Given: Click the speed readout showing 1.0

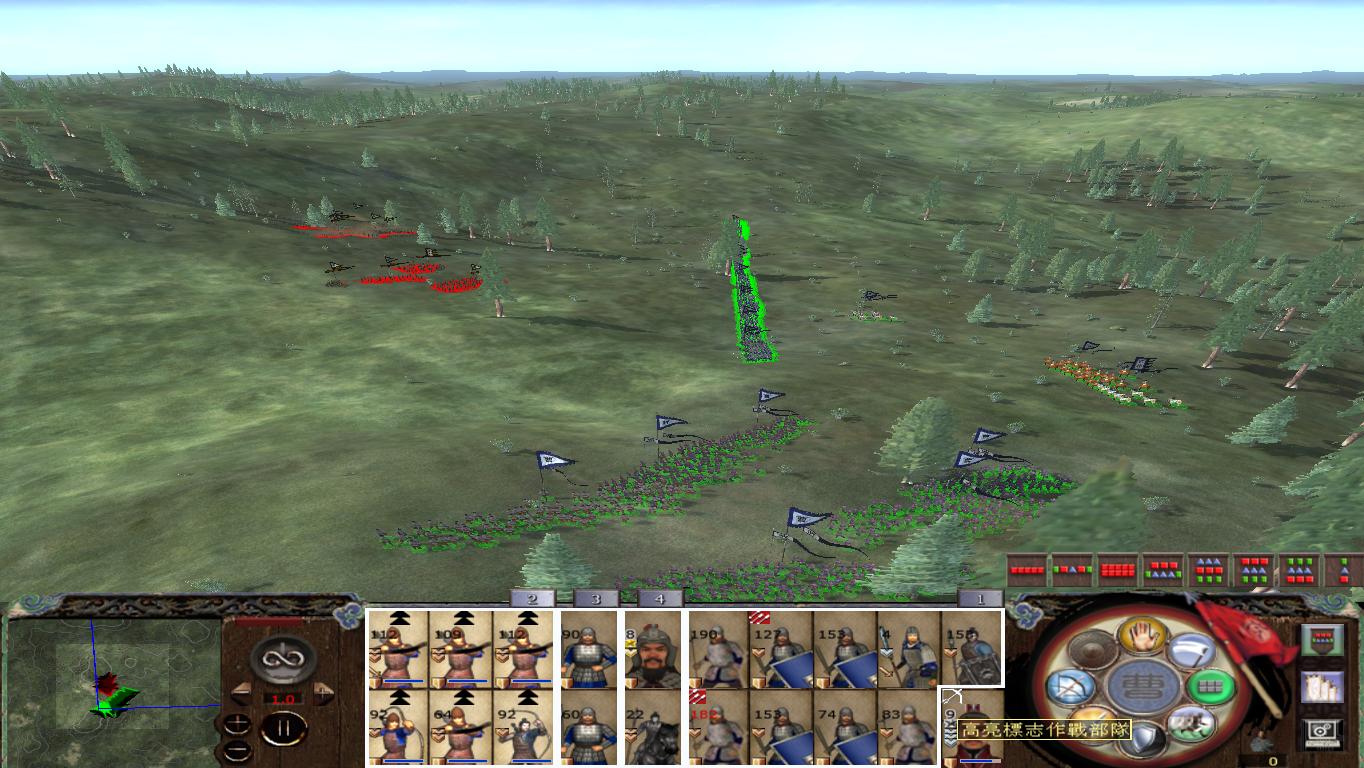Looking at the screenshot, I should (x=283, y=698).
